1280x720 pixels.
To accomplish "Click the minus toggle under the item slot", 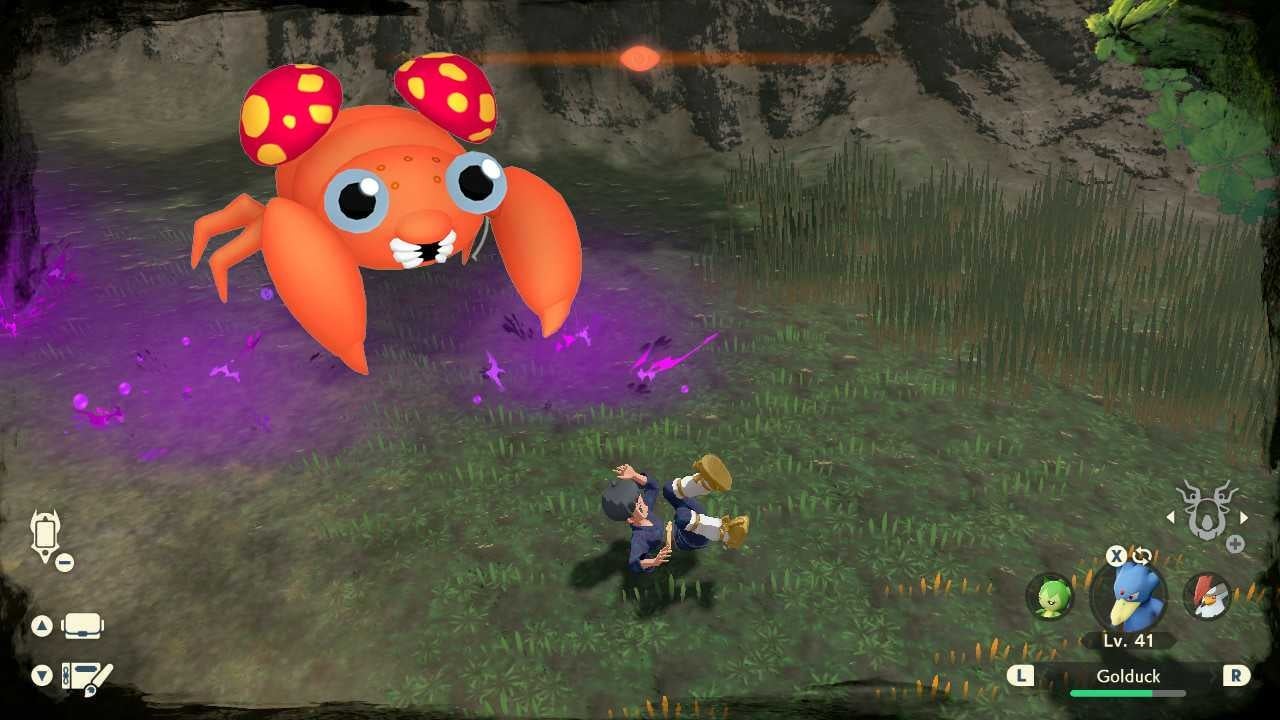I will point(65,562).
